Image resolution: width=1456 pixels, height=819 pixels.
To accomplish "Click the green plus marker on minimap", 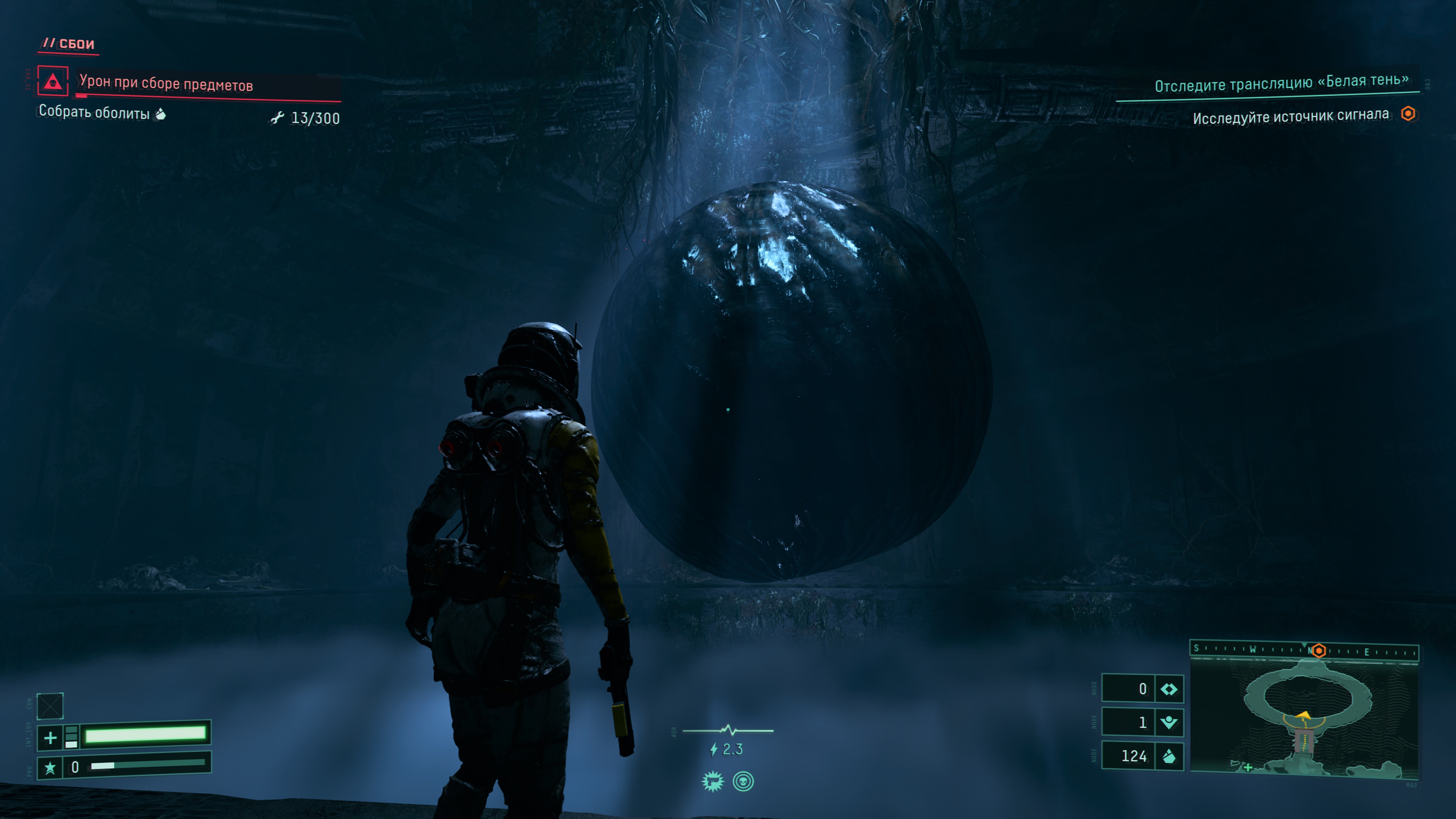I will click(1248, 767).
